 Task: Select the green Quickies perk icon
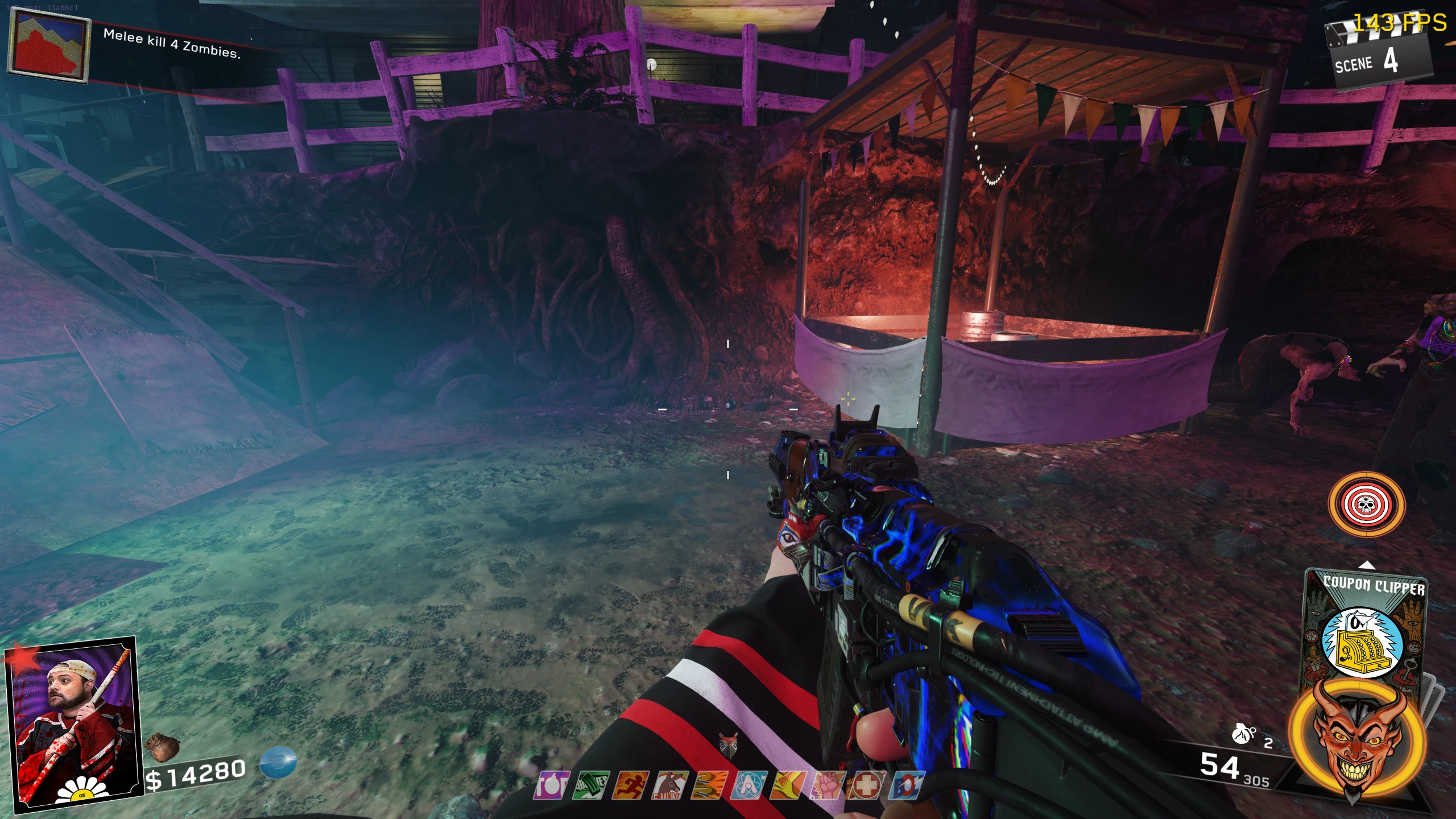[591, 785]
